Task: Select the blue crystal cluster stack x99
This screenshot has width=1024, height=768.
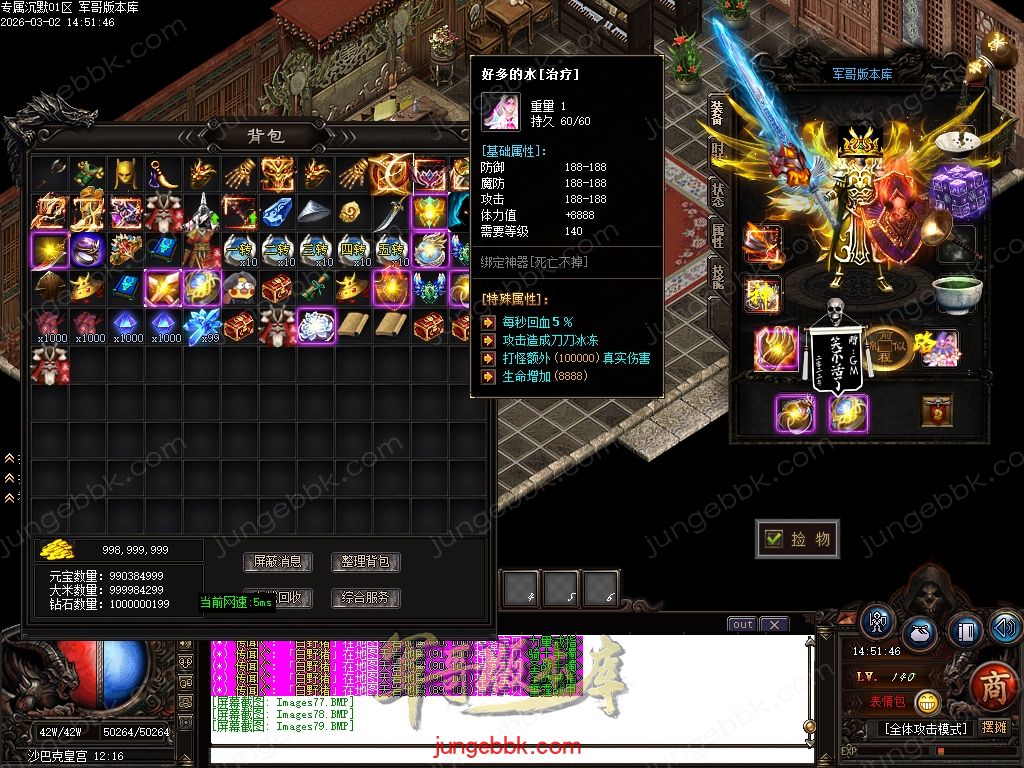Action: (x=202, y=325)
